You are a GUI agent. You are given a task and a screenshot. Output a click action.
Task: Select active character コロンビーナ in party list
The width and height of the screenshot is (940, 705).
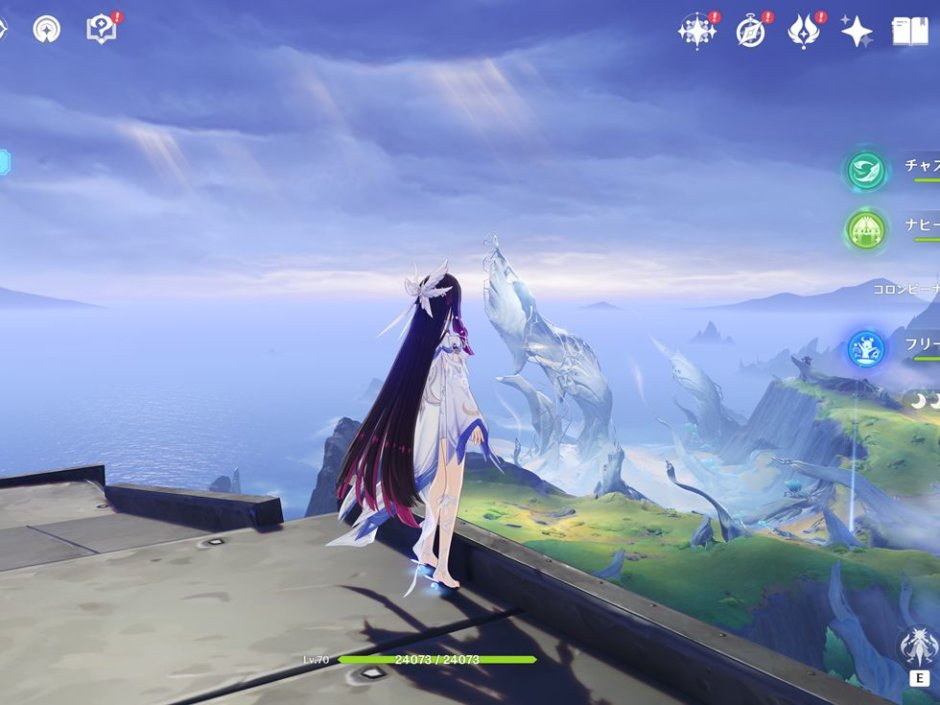905,290
